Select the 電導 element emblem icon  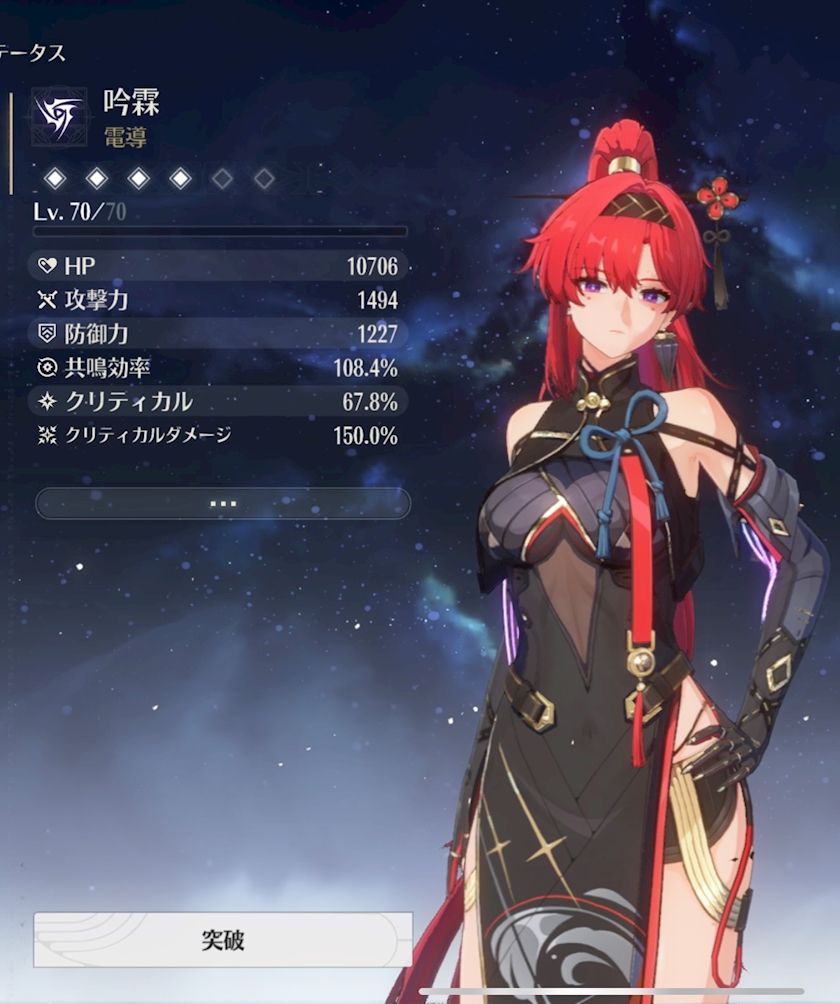tap(59, 116)
